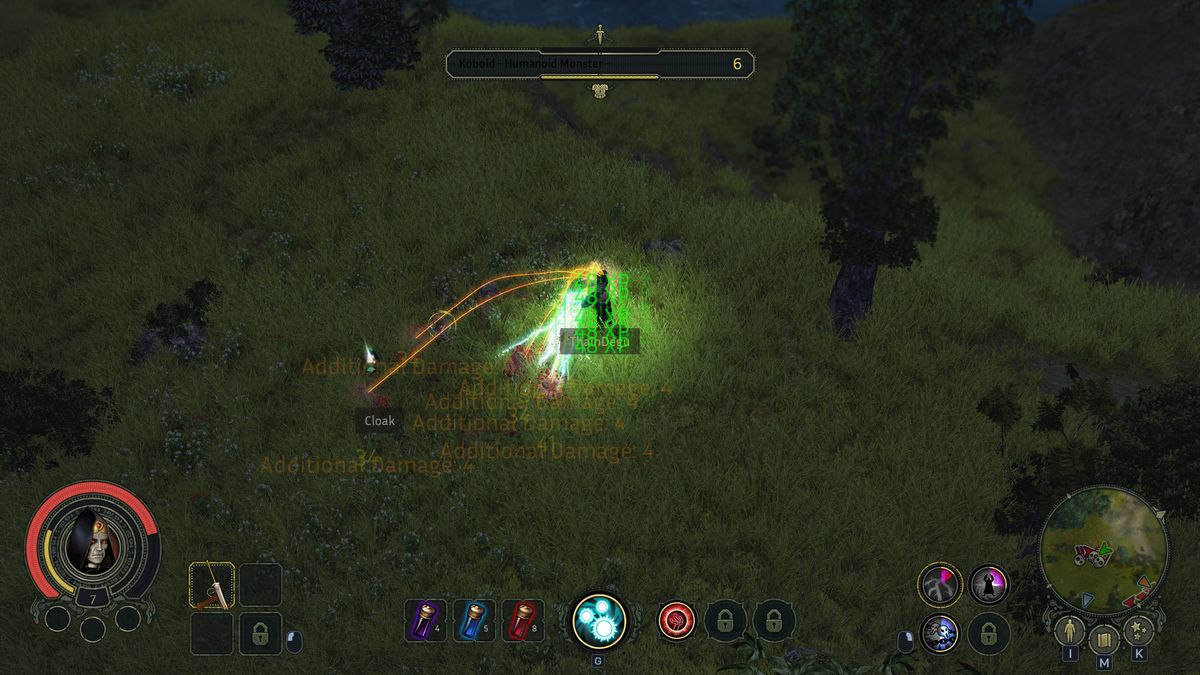Viewport: 1200px width, 675px height.
Task: Use the purple potion
Action: pyautogui.click(x=425, y=620)
